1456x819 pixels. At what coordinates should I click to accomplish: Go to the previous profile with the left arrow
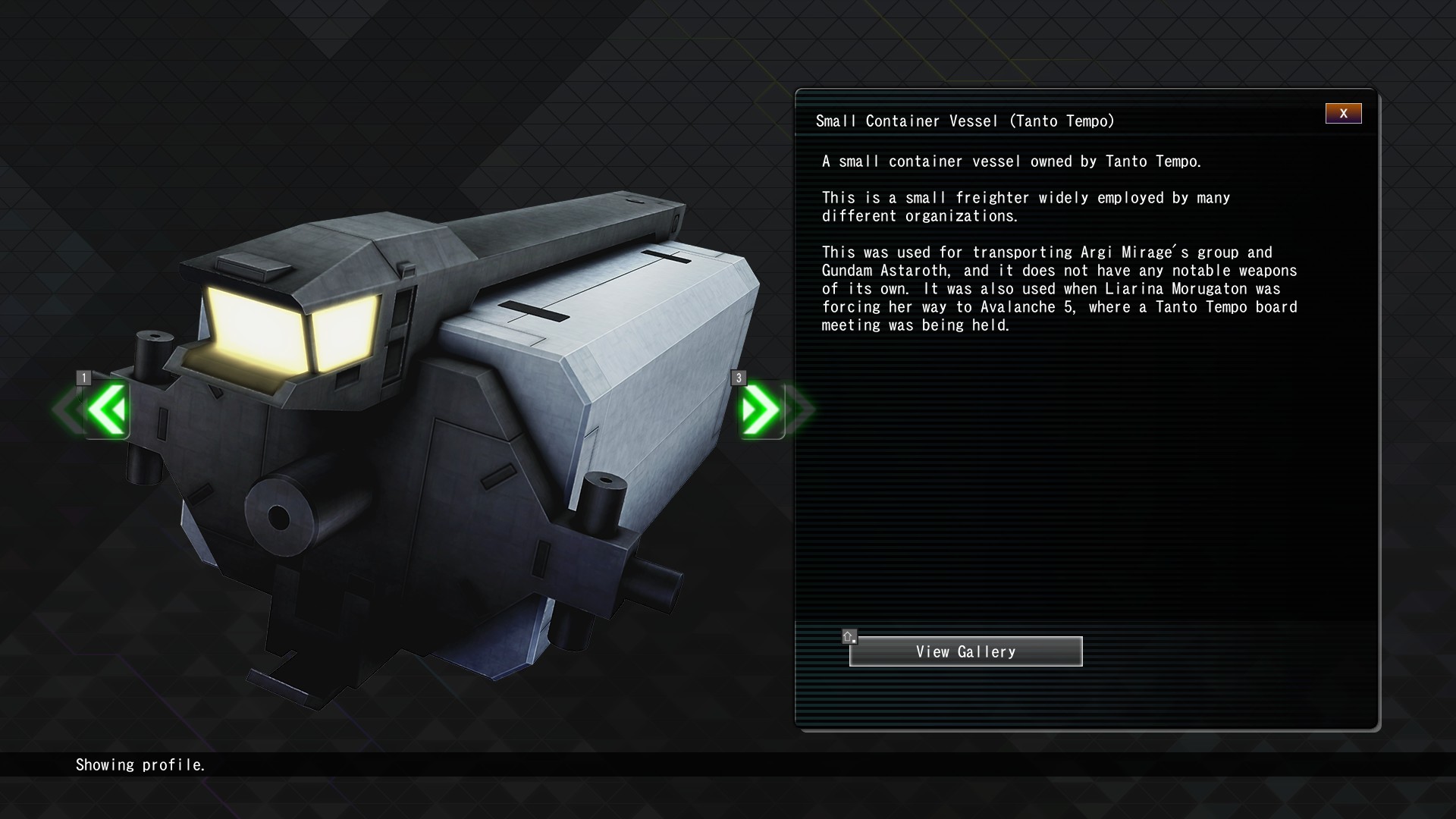coord(107,409)
